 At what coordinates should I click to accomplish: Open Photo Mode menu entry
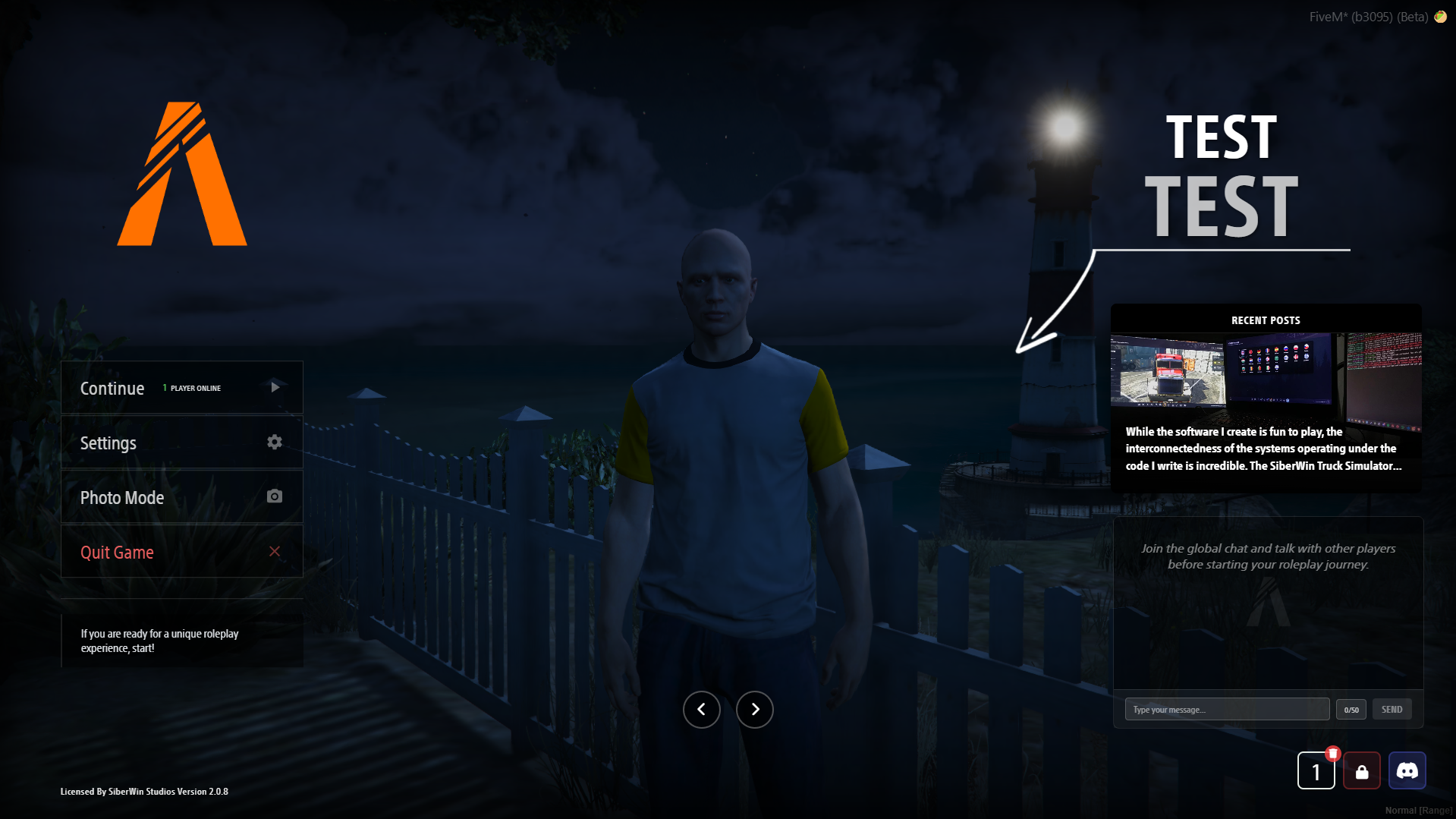[121, 497]
